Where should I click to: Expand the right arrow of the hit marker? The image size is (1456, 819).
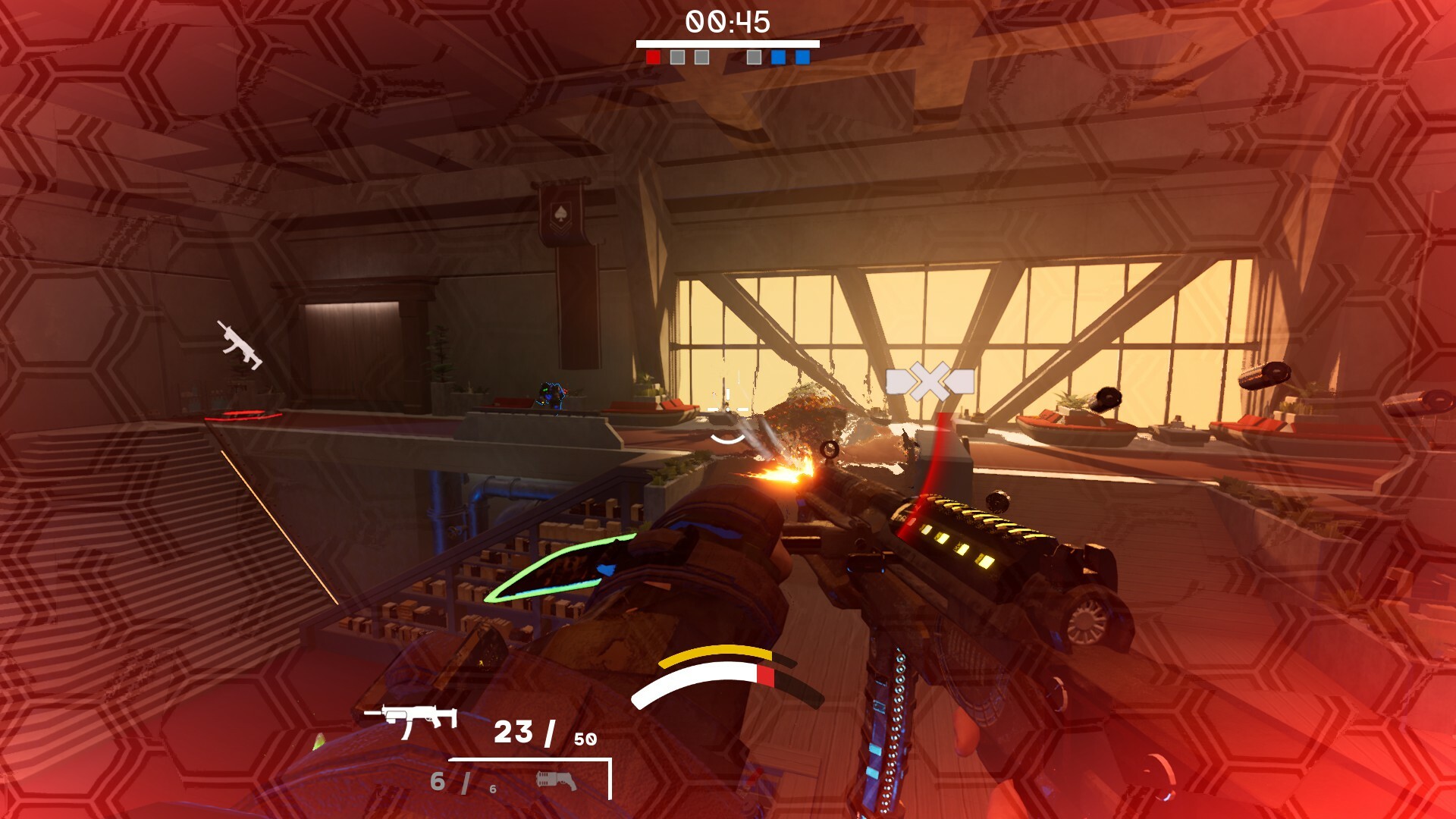point(962,381)
